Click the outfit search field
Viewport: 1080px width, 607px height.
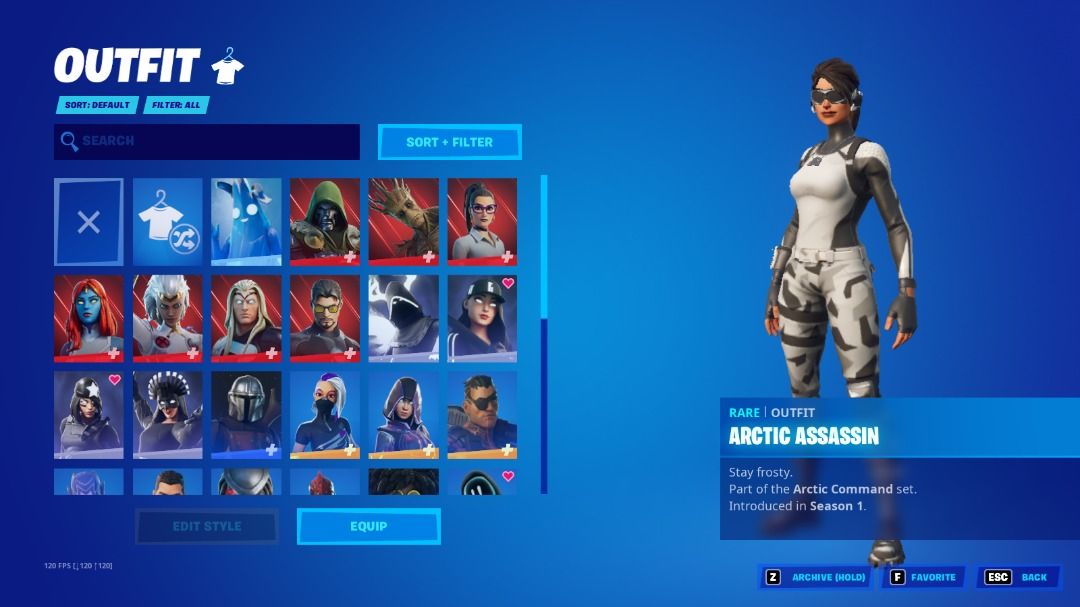pyautogui.click(x=207, y=142)
